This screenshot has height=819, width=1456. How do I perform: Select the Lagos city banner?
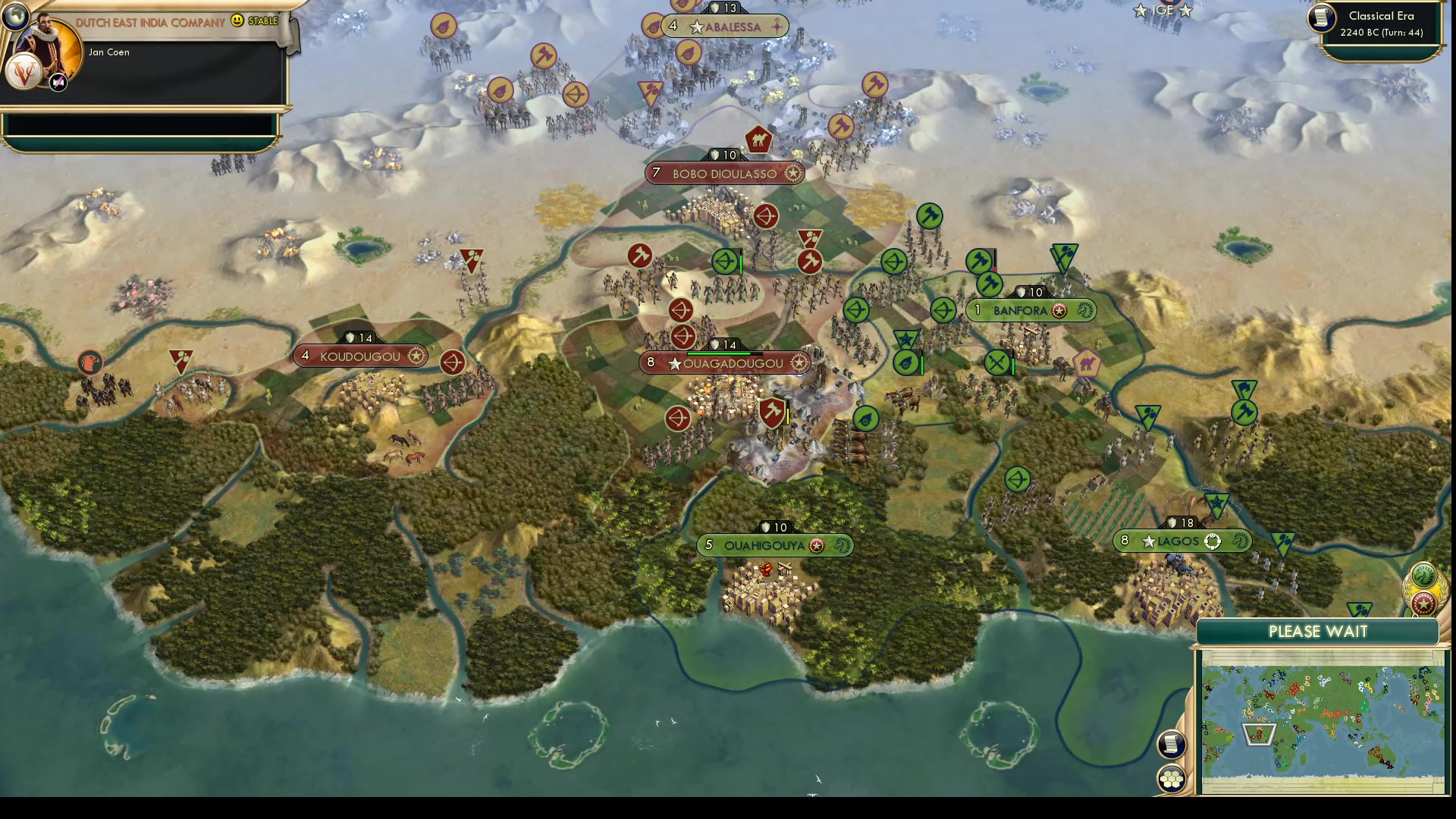point(1178,541)
